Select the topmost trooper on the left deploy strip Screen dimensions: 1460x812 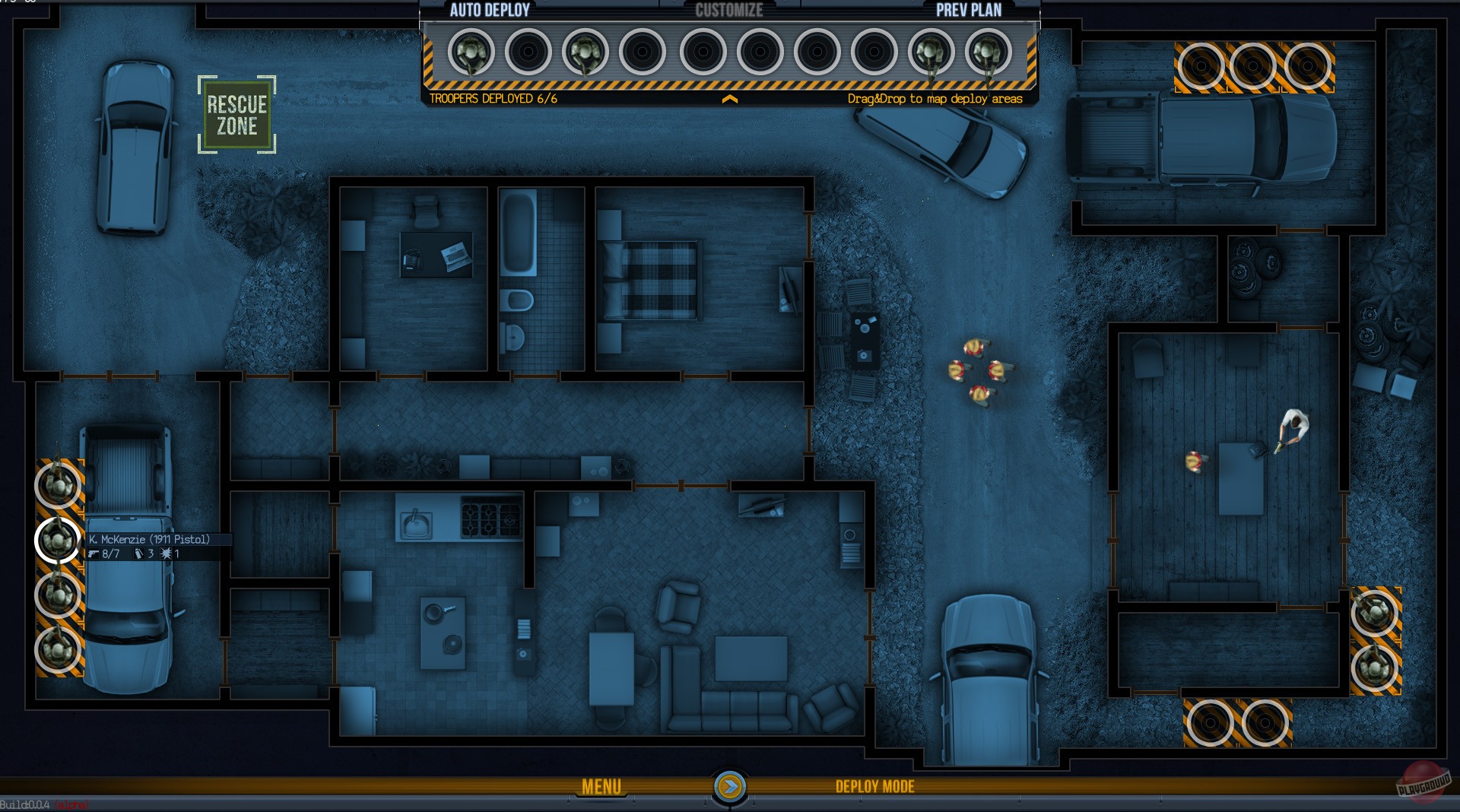point(57,487)
